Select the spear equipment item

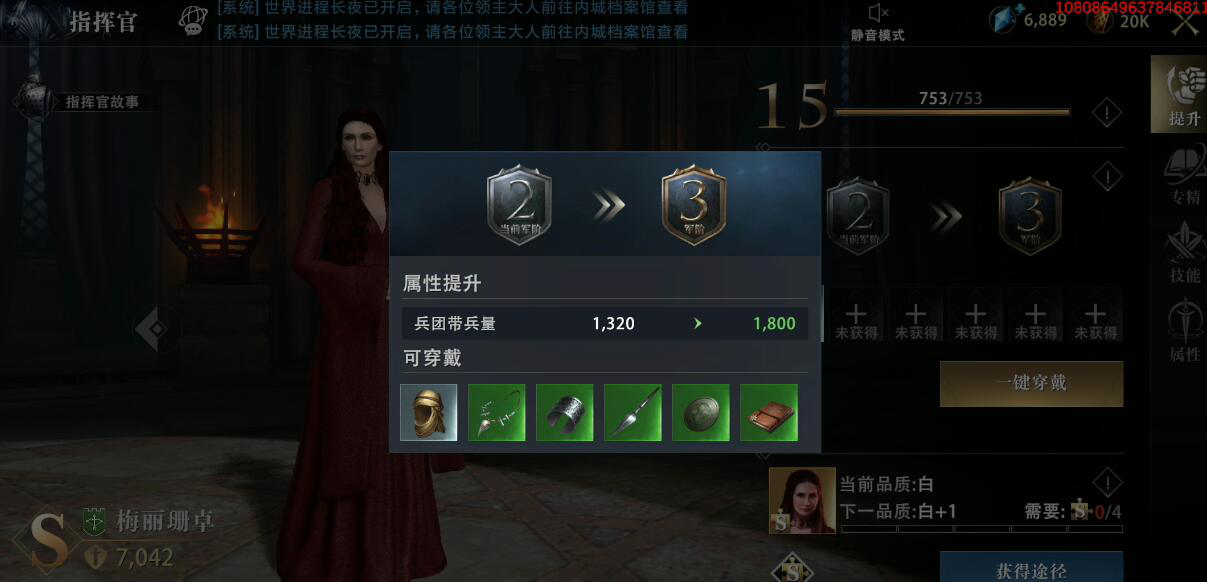click(x=633, y=412)
